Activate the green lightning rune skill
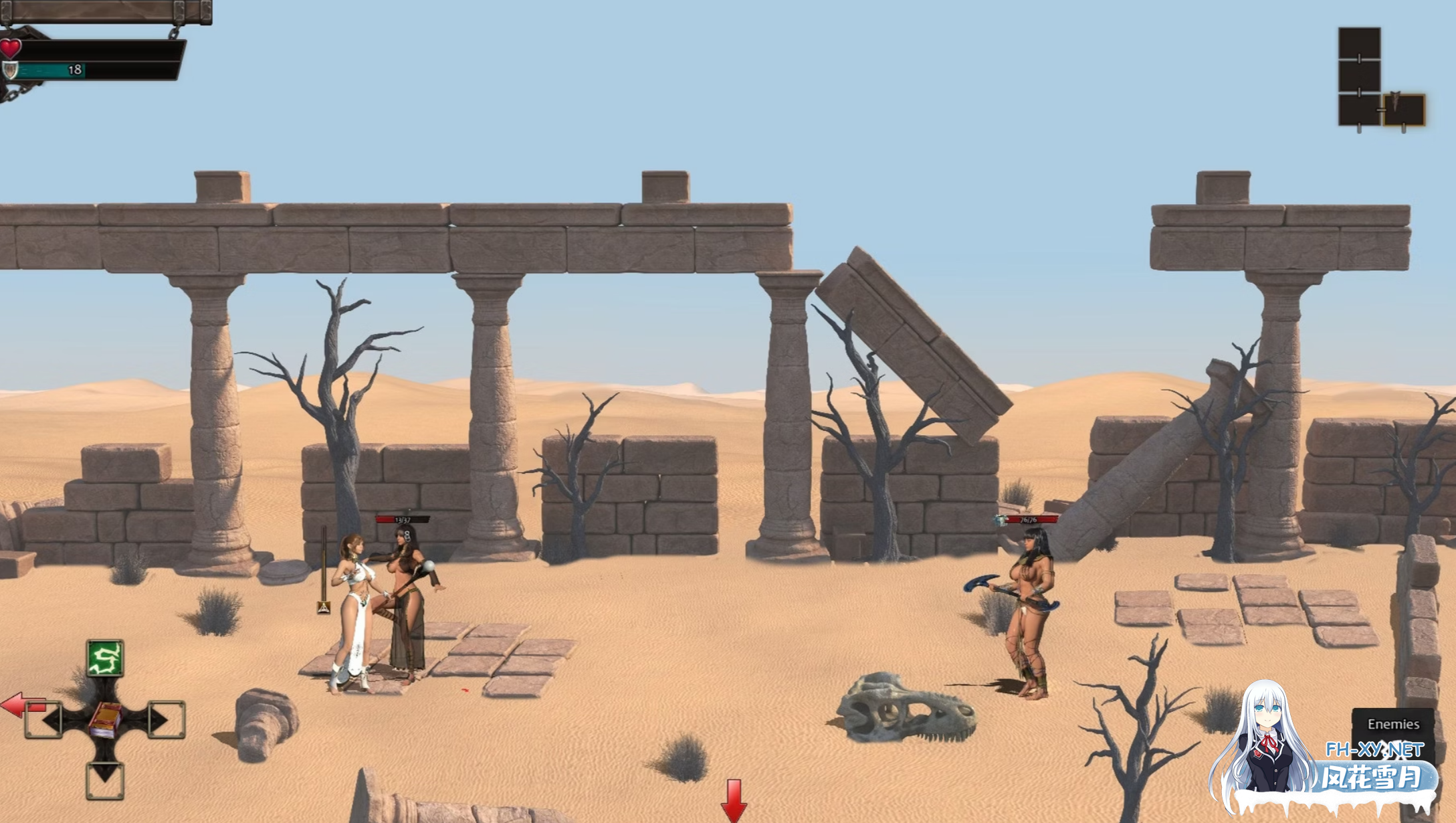 [x=105, y=658]
